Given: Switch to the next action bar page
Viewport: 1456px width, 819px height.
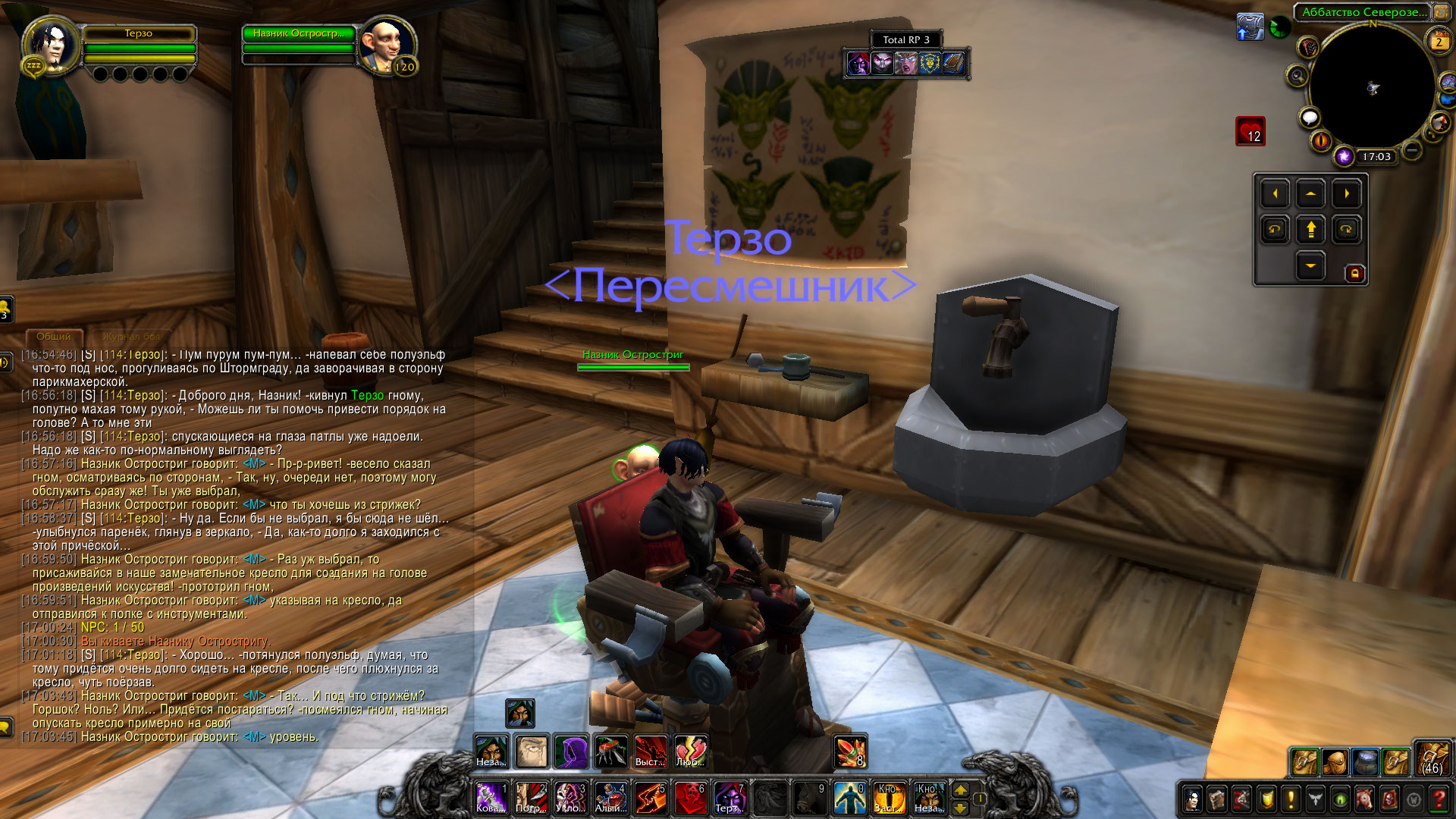Looking at the screenshot, I should (960, 789).
